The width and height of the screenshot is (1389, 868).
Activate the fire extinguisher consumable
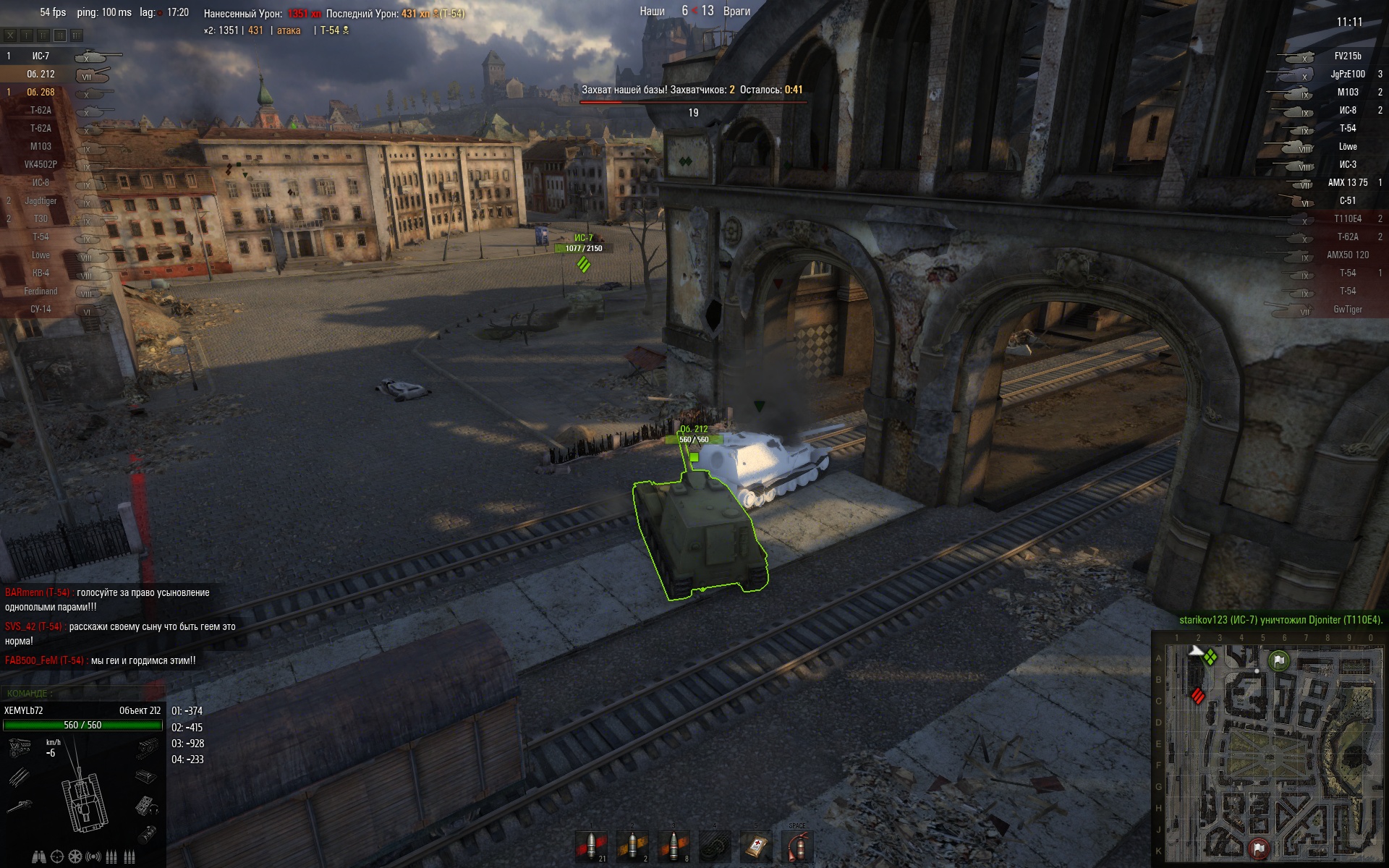coord(797,846)
